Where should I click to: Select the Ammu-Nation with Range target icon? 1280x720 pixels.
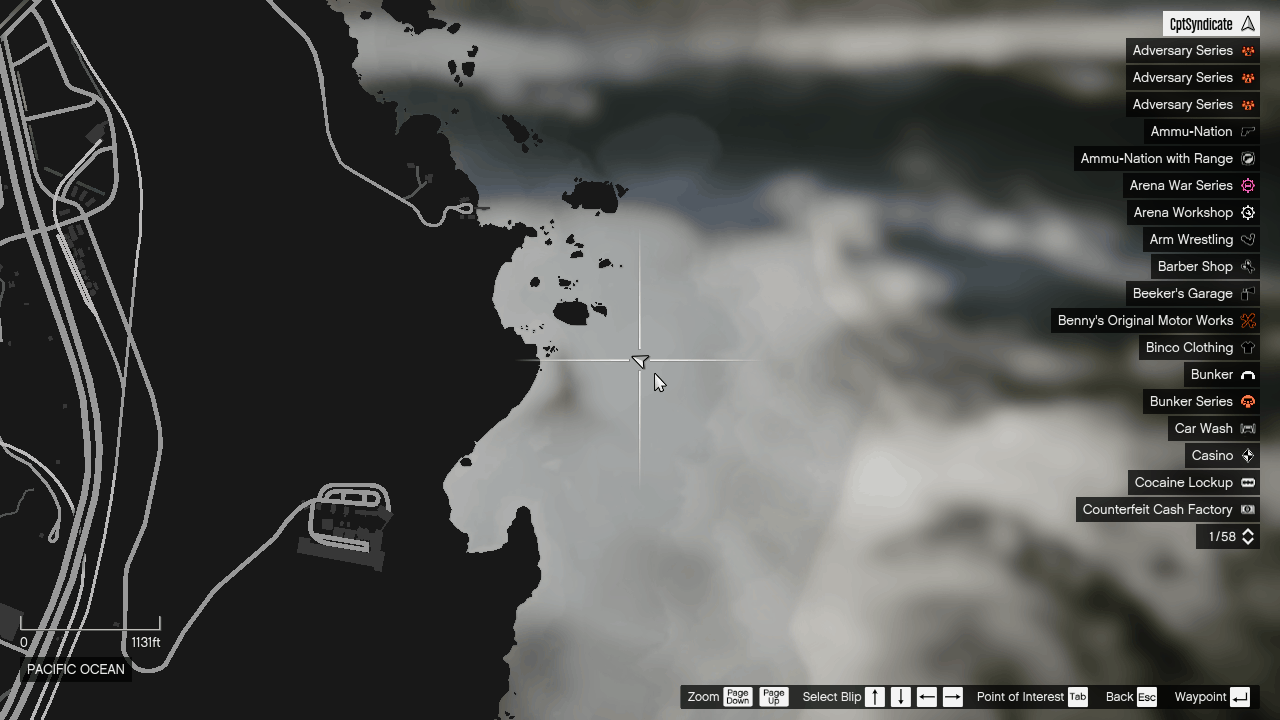[x=1248, y=158]
